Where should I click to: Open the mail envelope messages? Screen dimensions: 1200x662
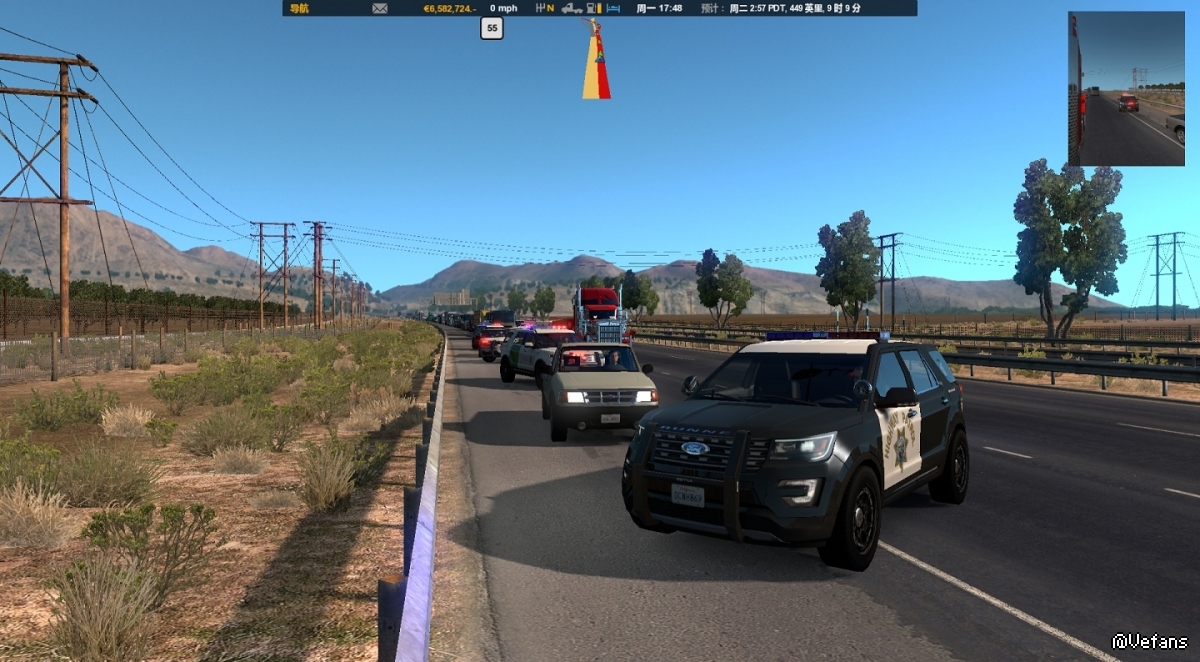380,8
